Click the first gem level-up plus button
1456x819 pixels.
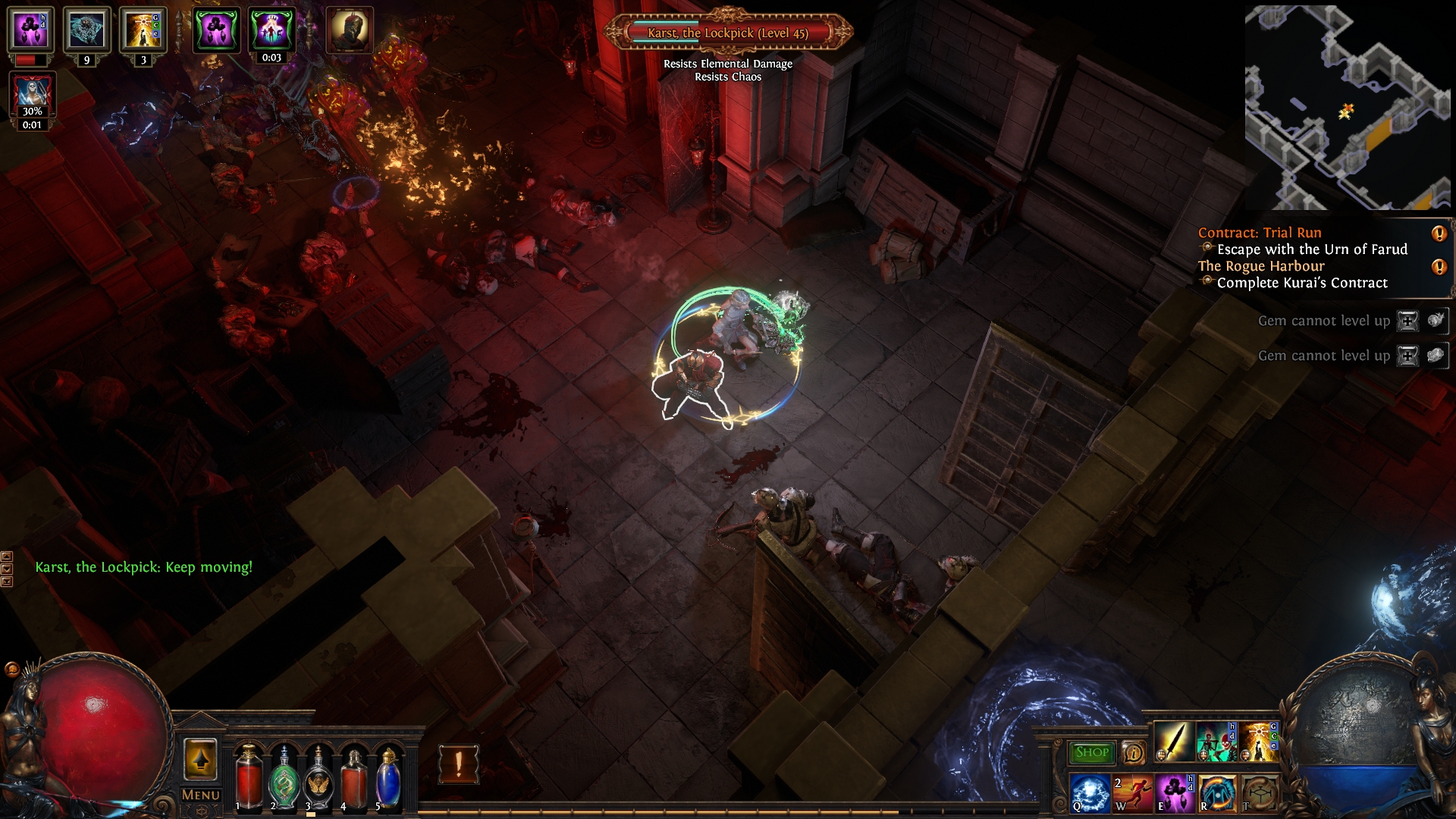coord(1407,321)
